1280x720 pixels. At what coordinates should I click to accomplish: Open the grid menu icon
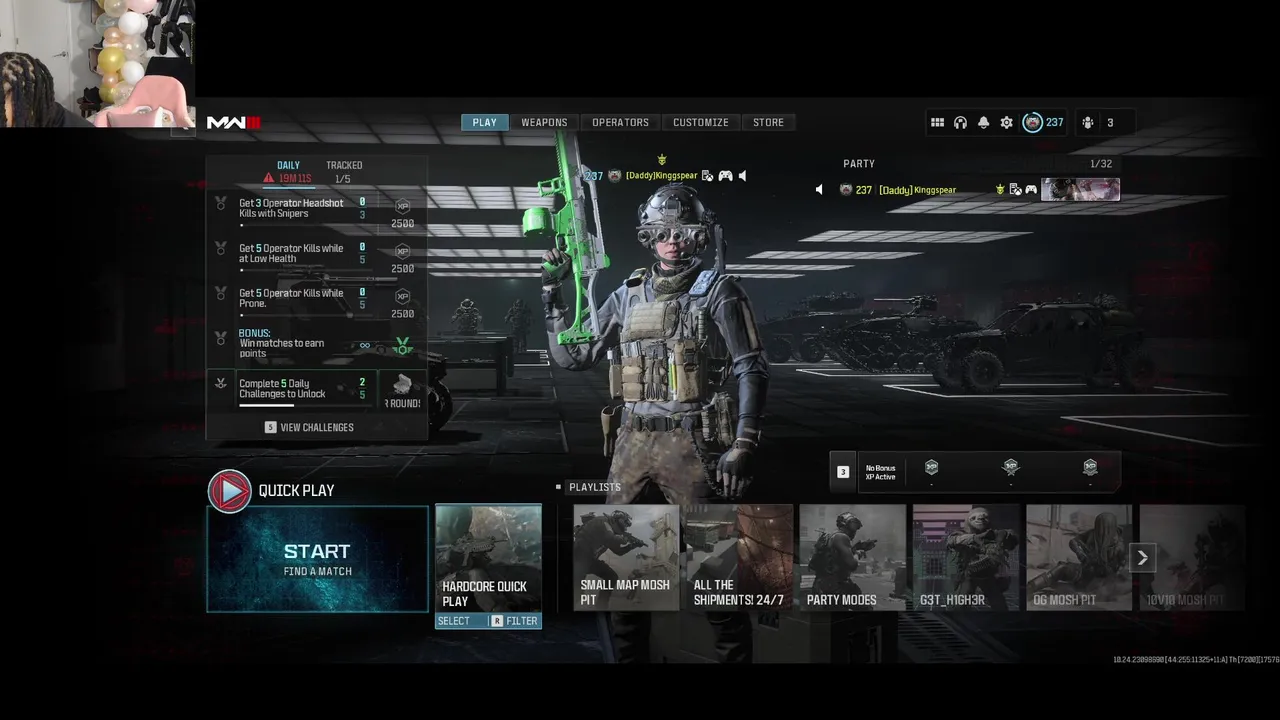pos(937,122)
